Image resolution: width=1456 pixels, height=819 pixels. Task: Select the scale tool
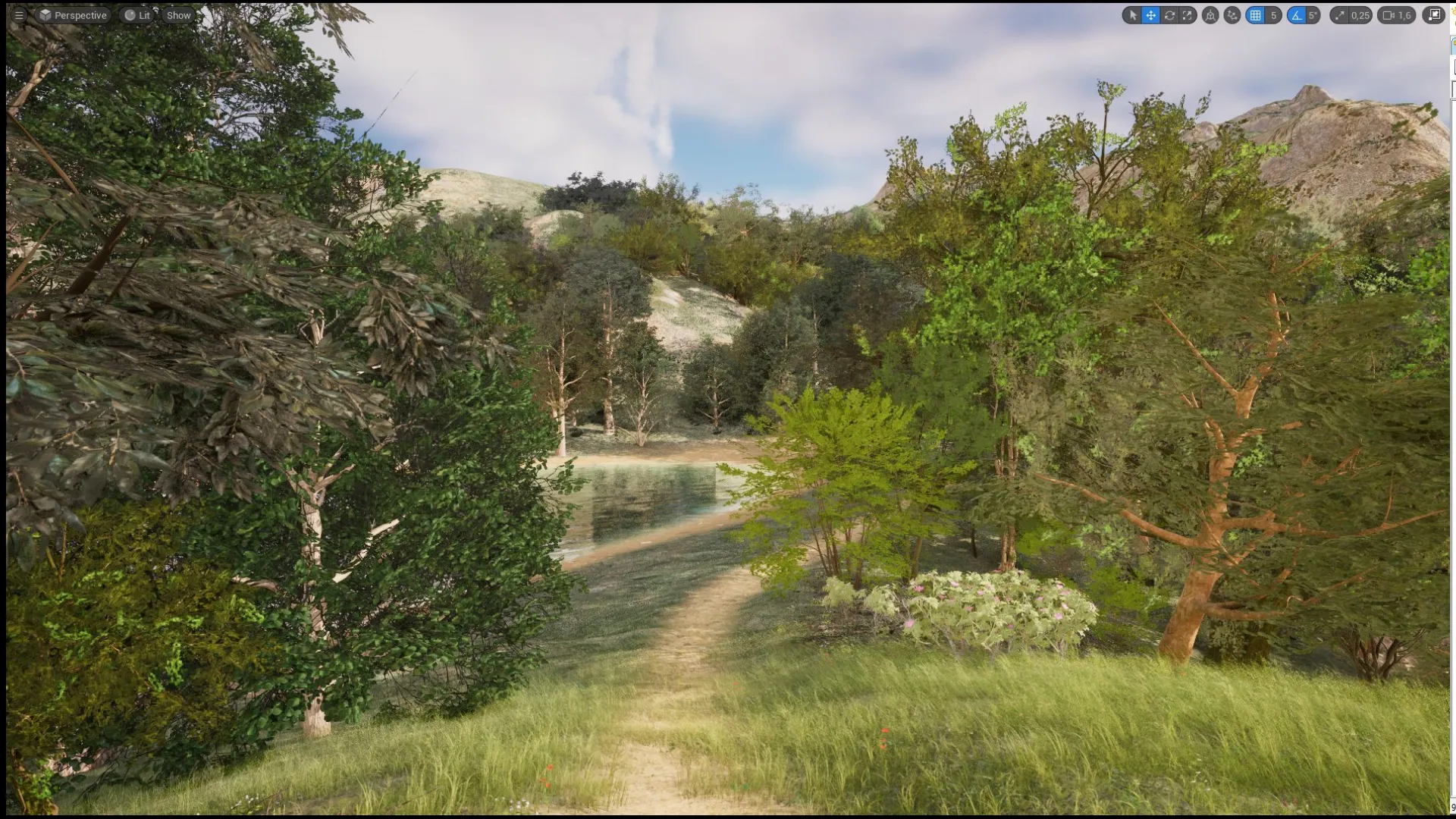(1188, 15)
